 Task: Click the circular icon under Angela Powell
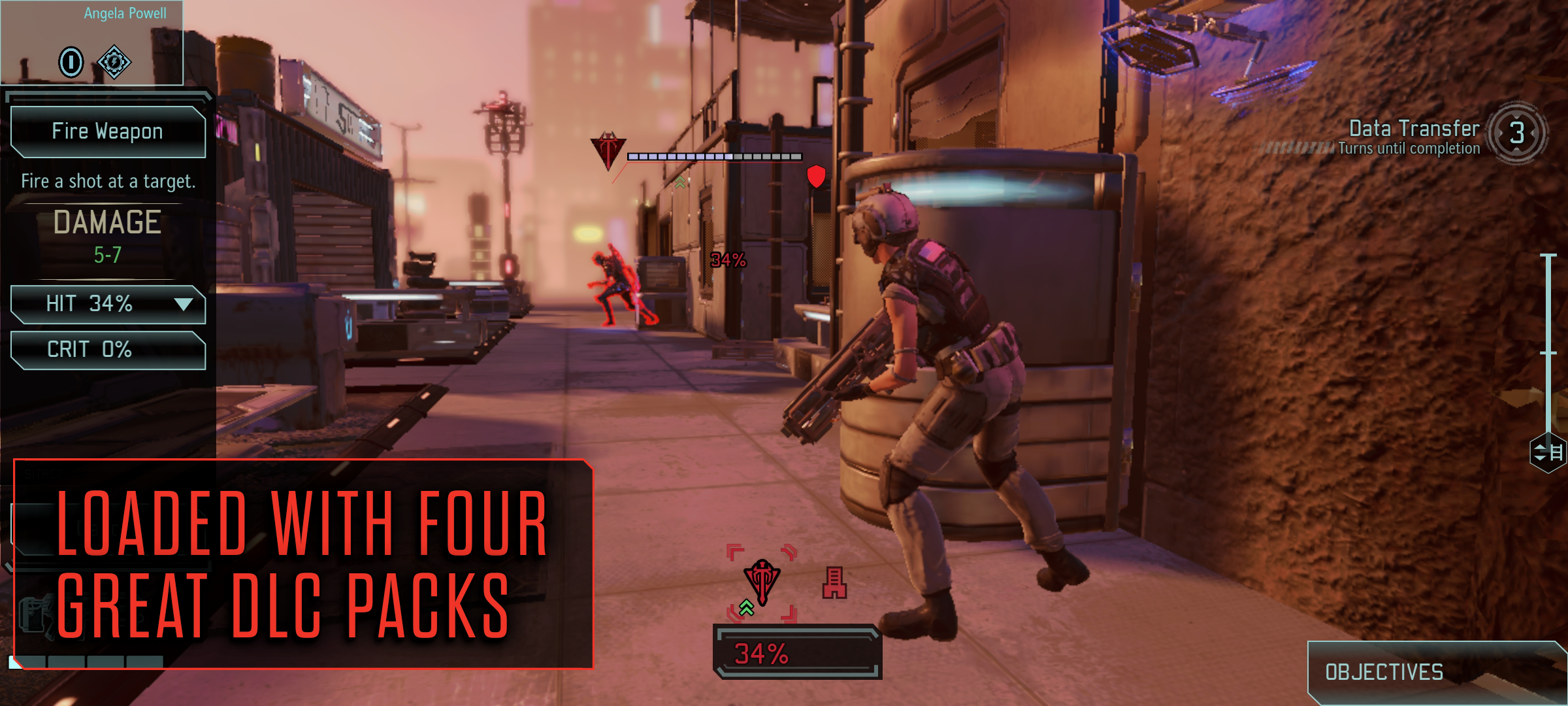click(x=71, y=62)
